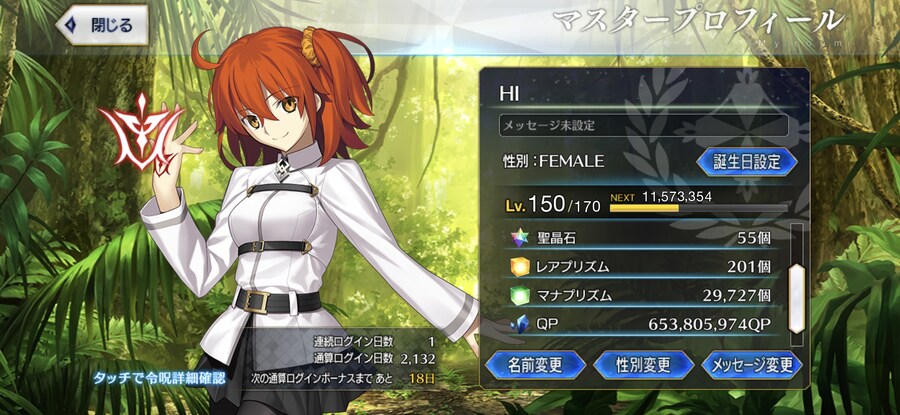Tap the 名前変更 name change button
Image resolution: width=900 pixels, height=415 pixels.
[533, 365]
